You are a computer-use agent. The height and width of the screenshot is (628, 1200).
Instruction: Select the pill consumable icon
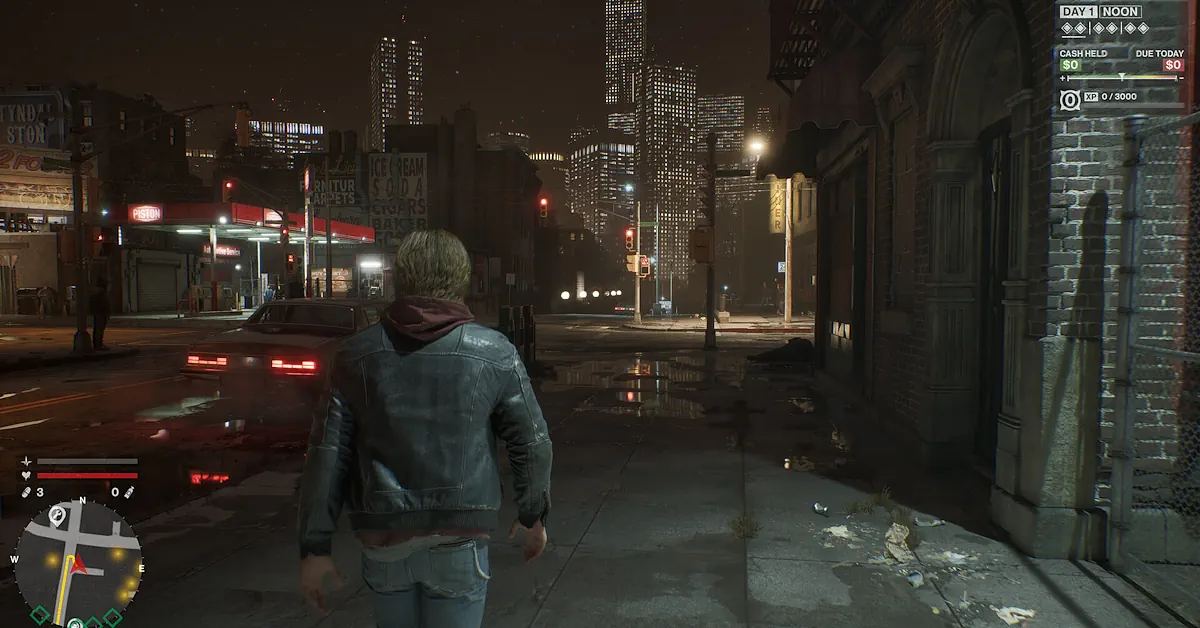[25, 492]
